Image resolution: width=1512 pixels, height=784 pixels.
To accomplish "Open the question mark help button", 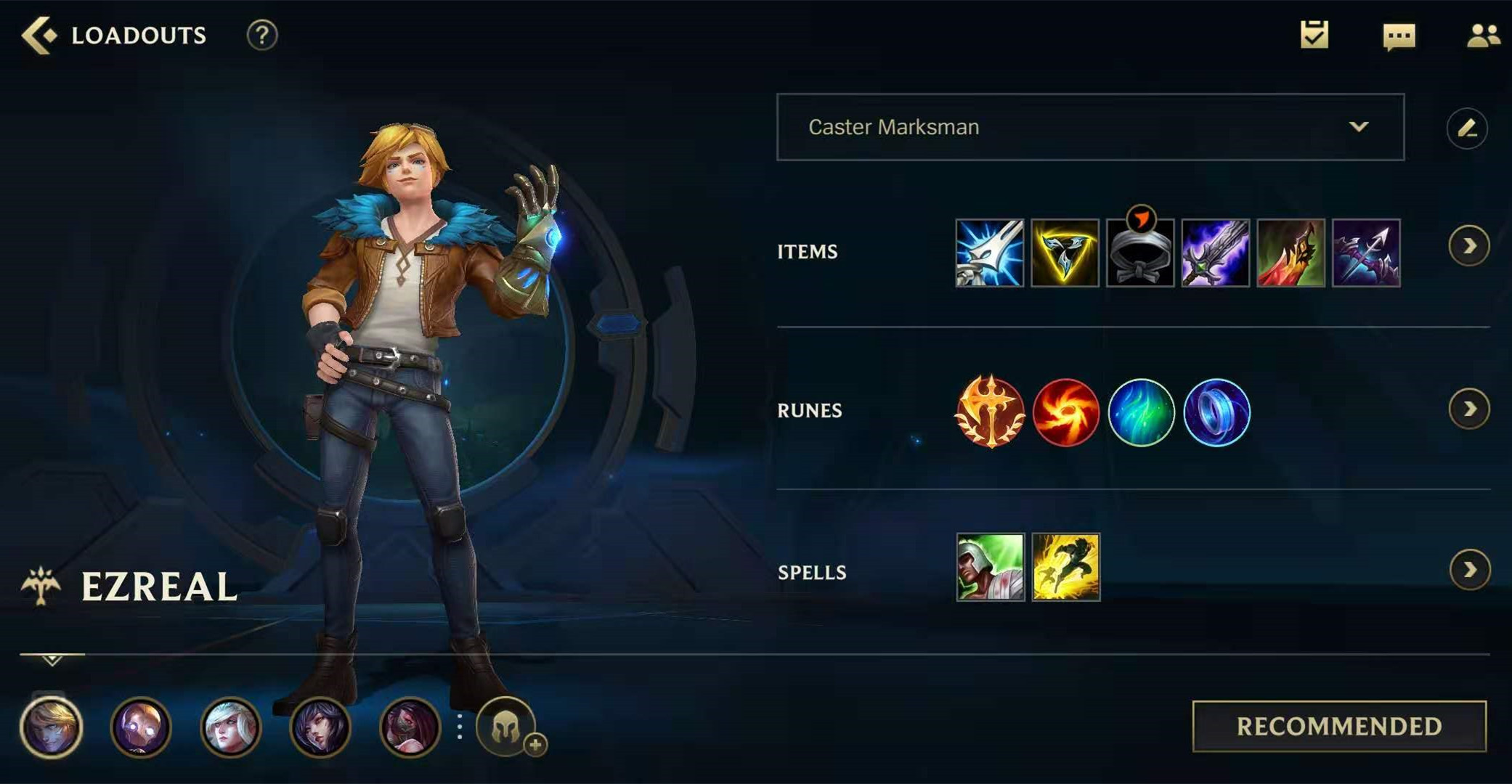I will pyautogui.click(x=262, y=35).
